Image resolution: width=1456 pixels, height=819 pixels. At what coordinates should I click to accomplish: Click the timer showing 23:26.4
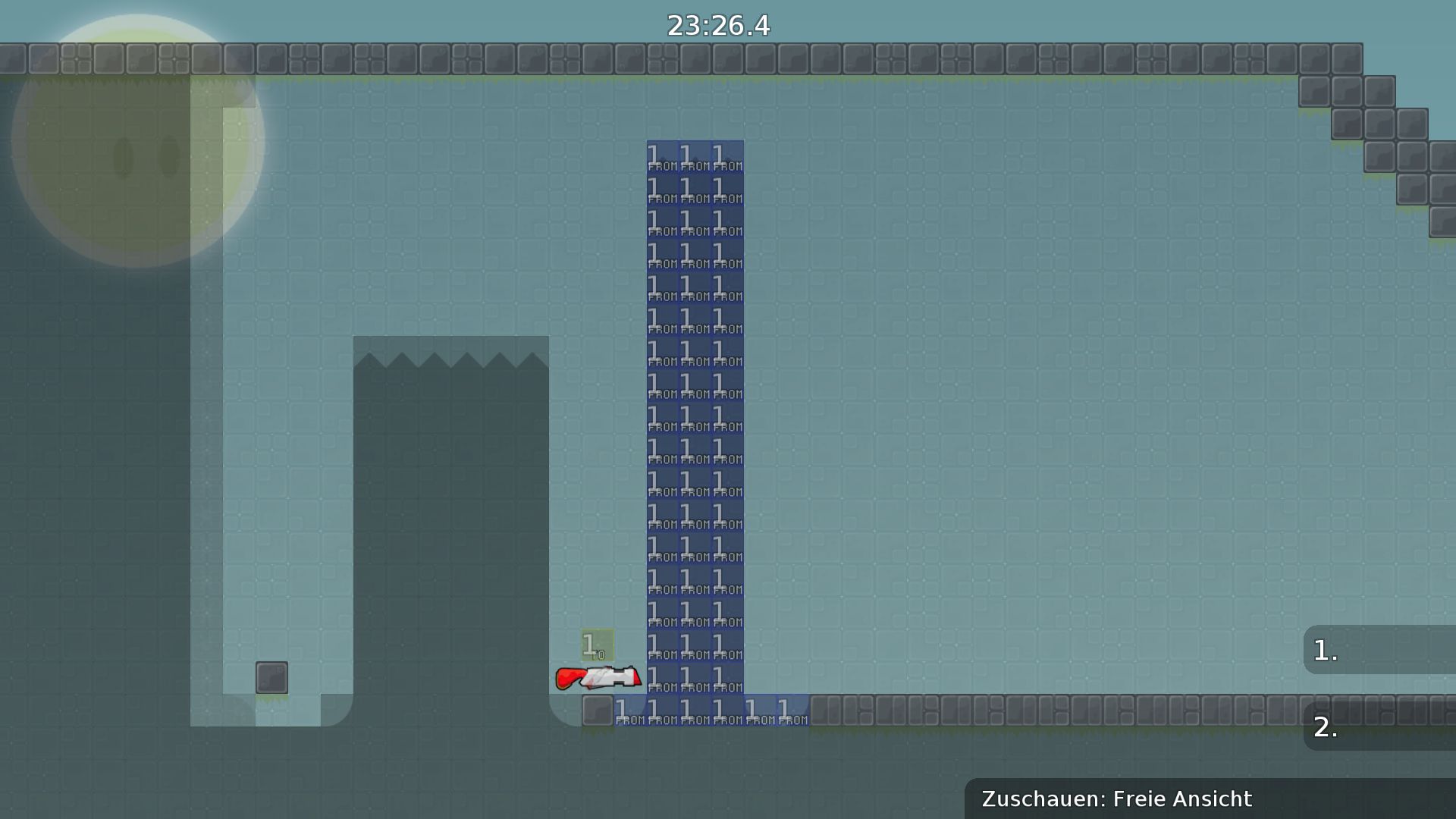[x=718, y=25]
